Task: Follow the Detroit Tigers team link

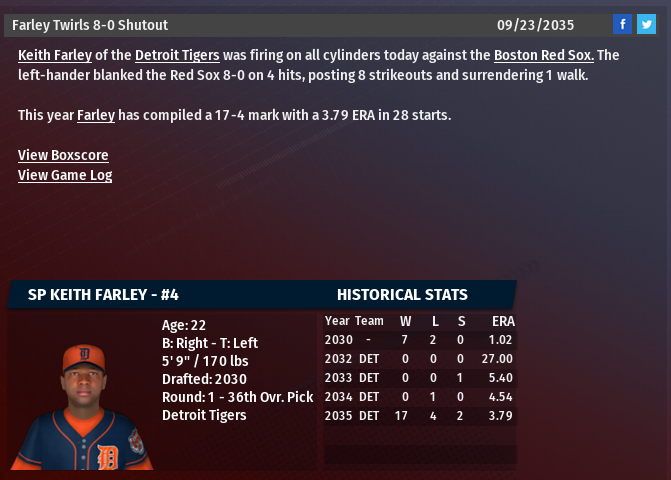Action: (177, 56)
